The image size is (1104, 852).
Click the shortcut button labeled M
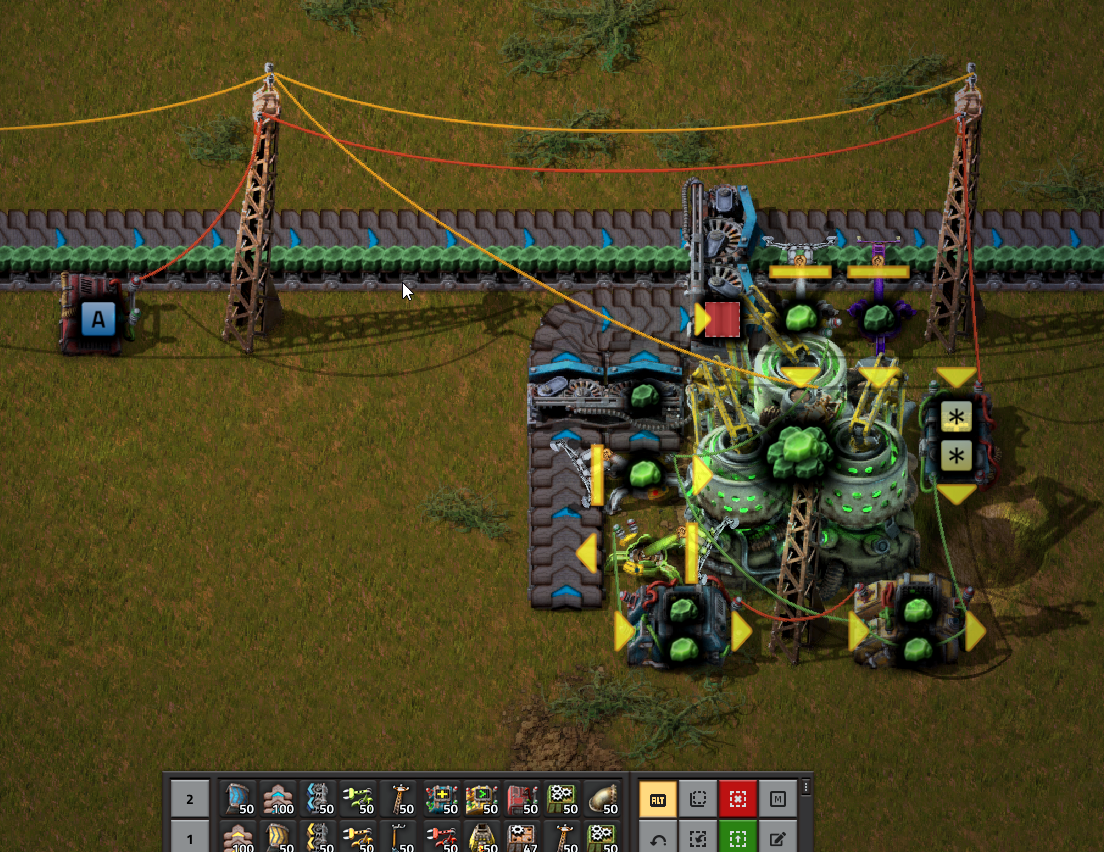coord(778,799)
